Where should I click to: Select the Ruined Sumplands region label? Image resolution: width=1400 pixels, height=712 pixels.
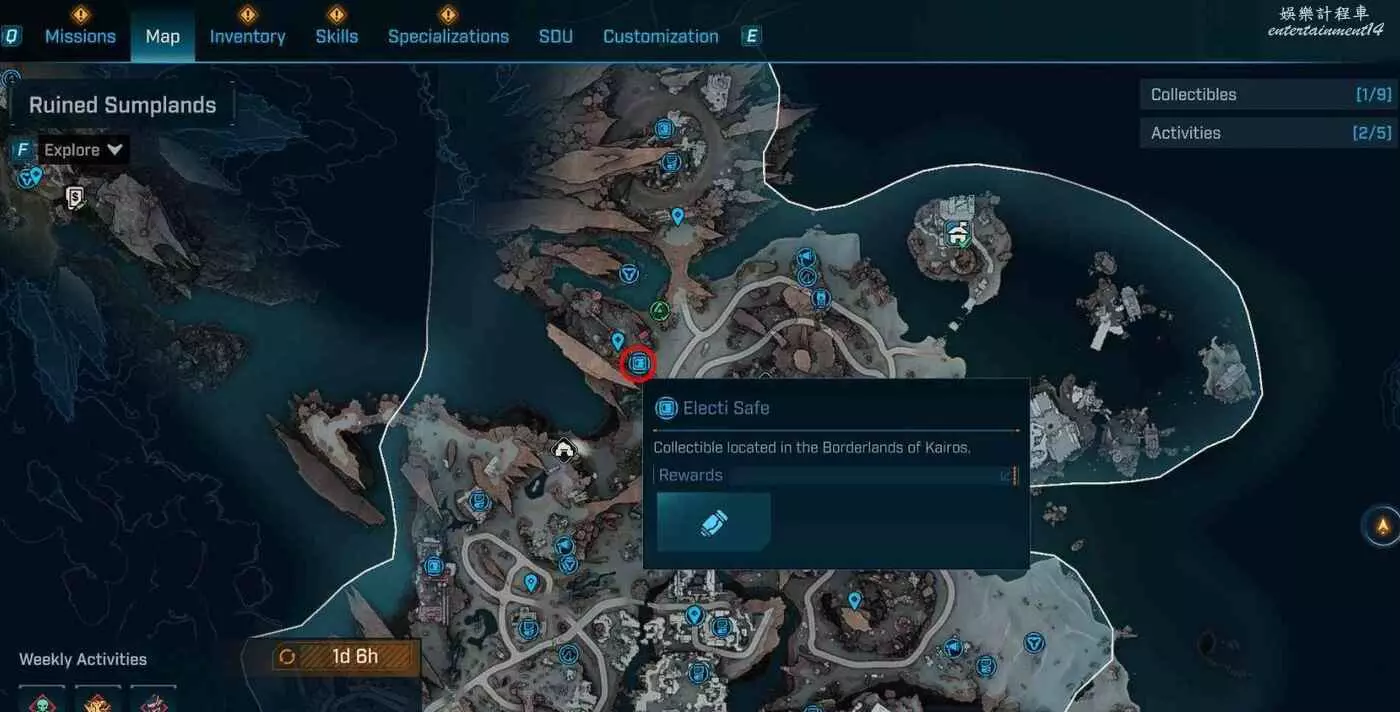122,105
